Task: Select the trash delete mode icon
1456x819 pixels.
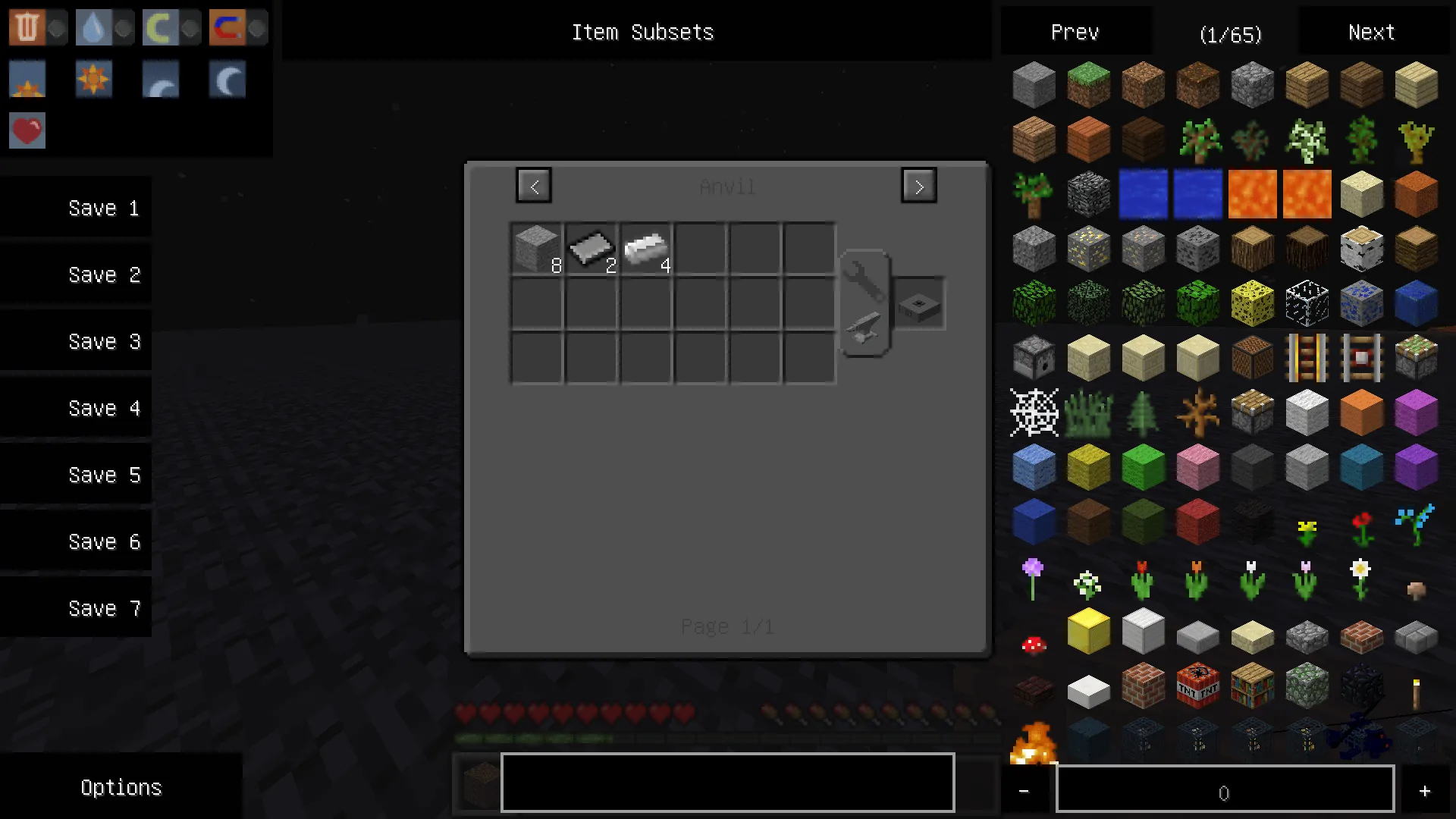Action: tap(27, 27)
